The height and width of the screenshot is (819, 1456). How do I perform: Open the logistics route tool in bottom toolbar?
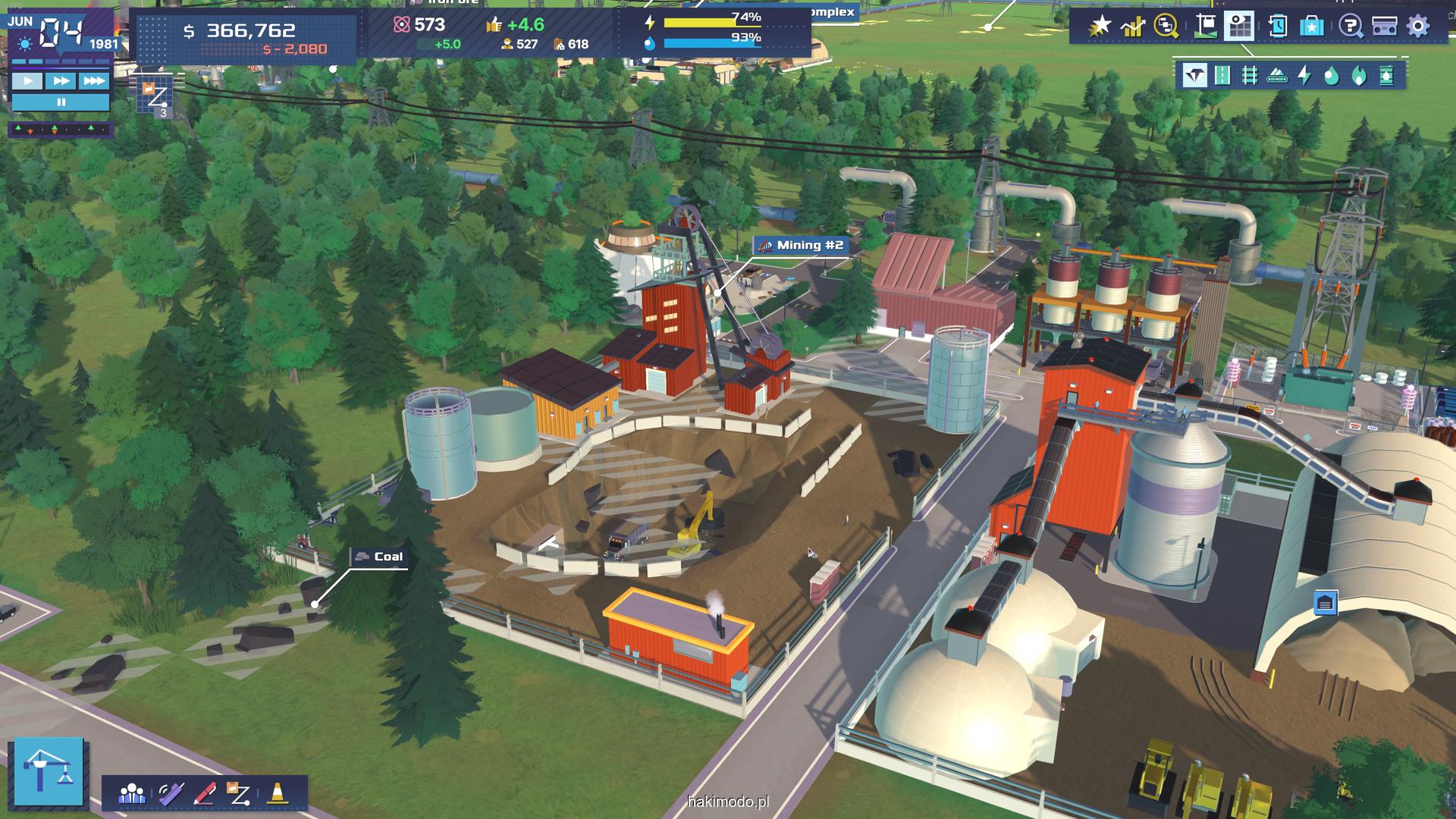(x=239, y=794)
